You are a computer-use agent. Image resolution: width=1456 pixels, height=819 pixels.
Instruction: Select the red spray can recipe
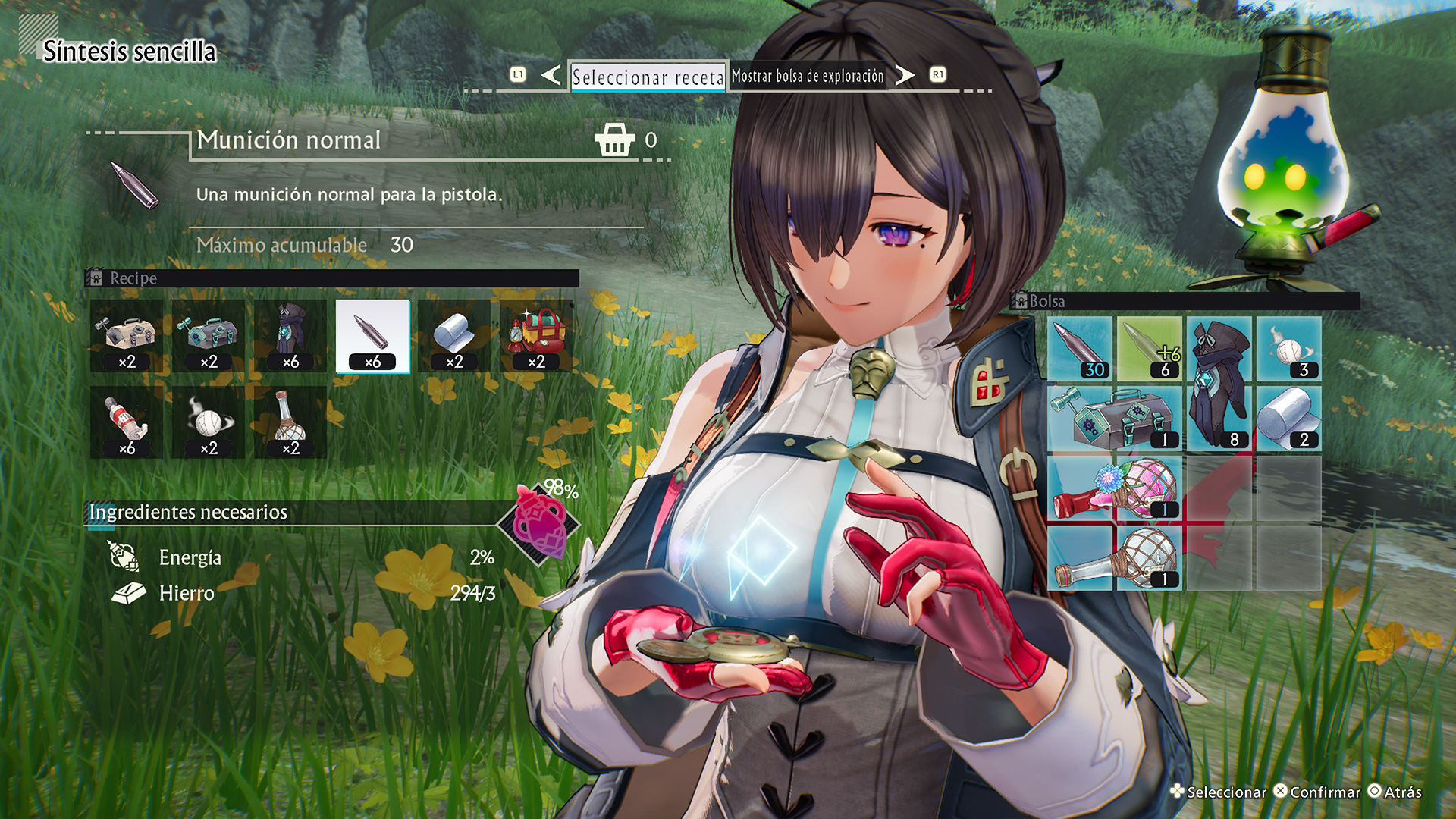pos(127,422)
